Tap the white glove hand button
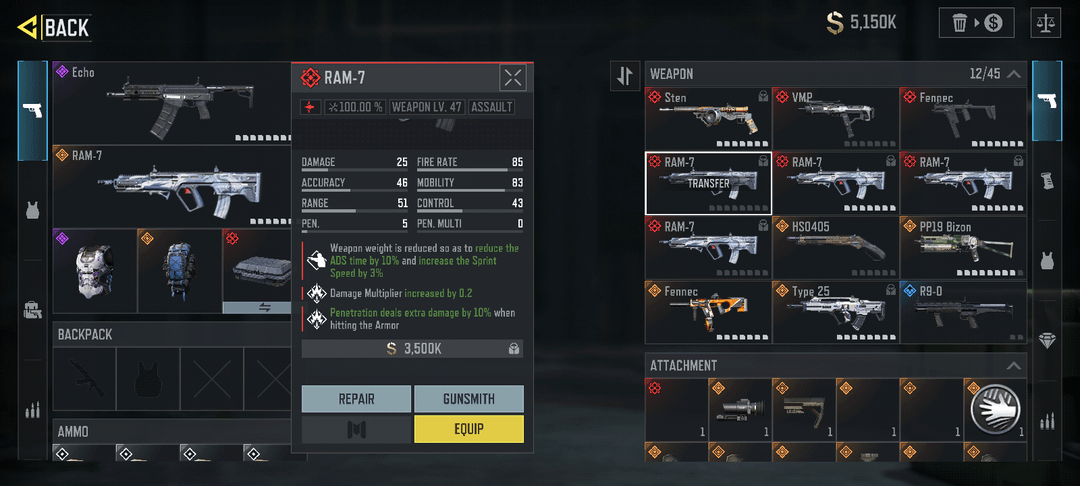The height and width of the screenshot is (486, 1080). tap(995, 408)
